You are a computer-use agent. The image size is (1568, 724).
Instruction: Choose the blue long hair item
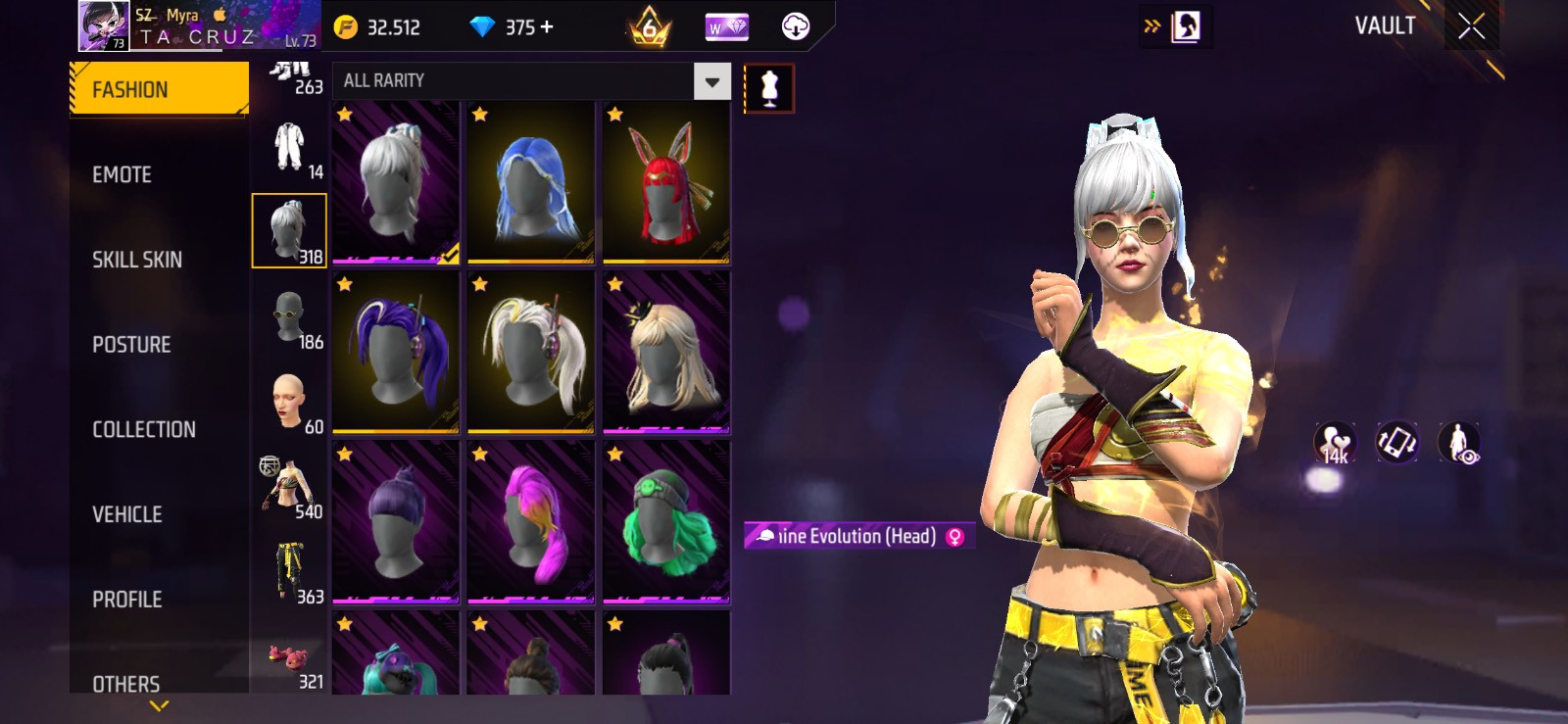[x=531, y=183]
